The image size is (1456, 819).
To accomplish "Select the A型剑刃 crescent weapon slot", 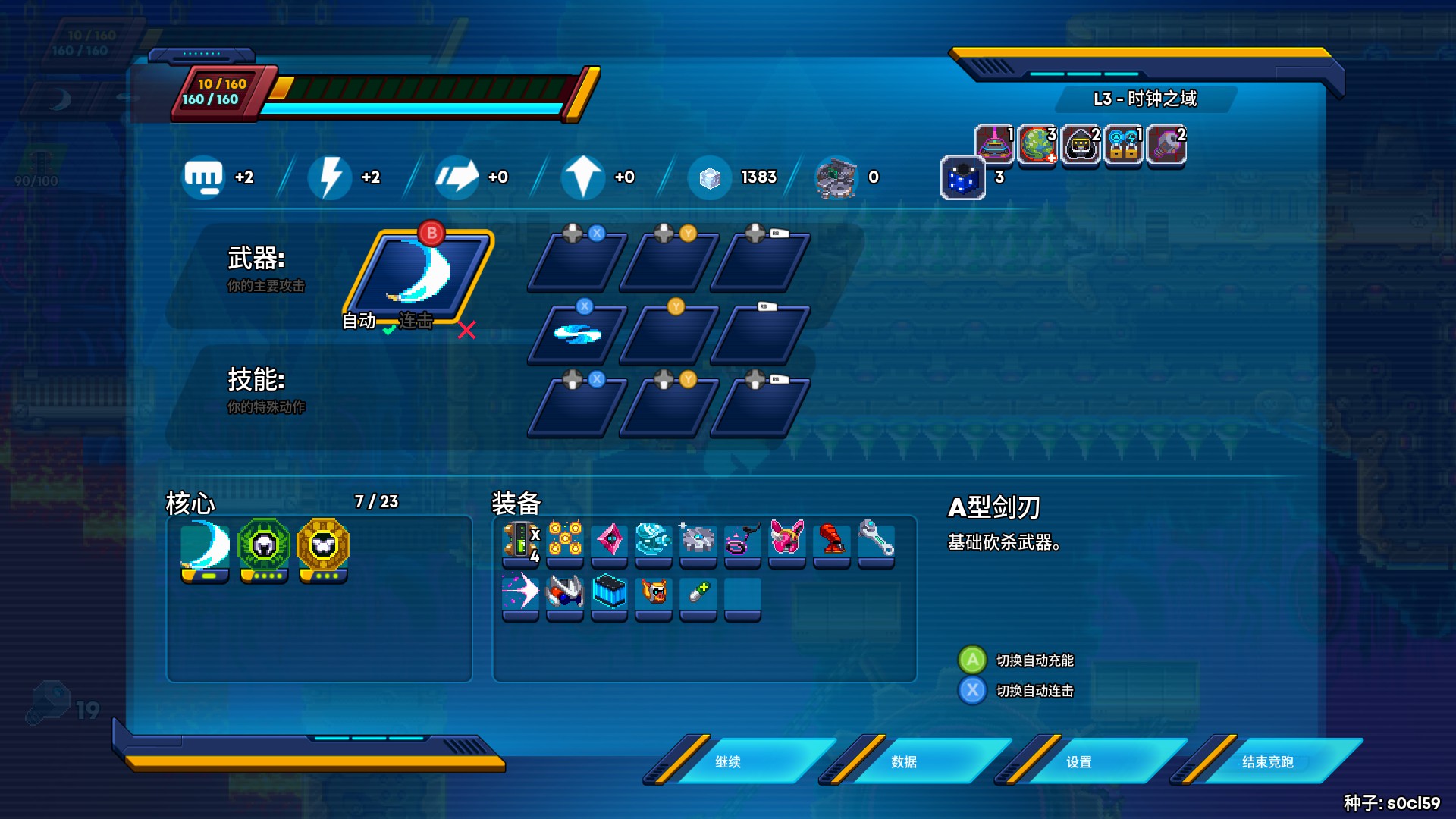I will (x=419, y=274).
